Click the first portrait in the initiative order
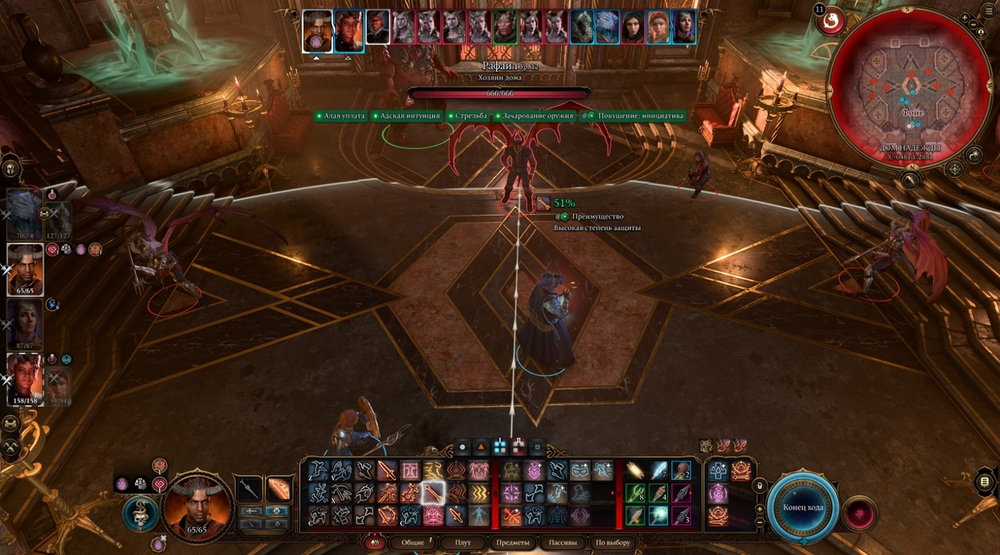Viewport: 1000px width, 555px height. tap(317, 28)
